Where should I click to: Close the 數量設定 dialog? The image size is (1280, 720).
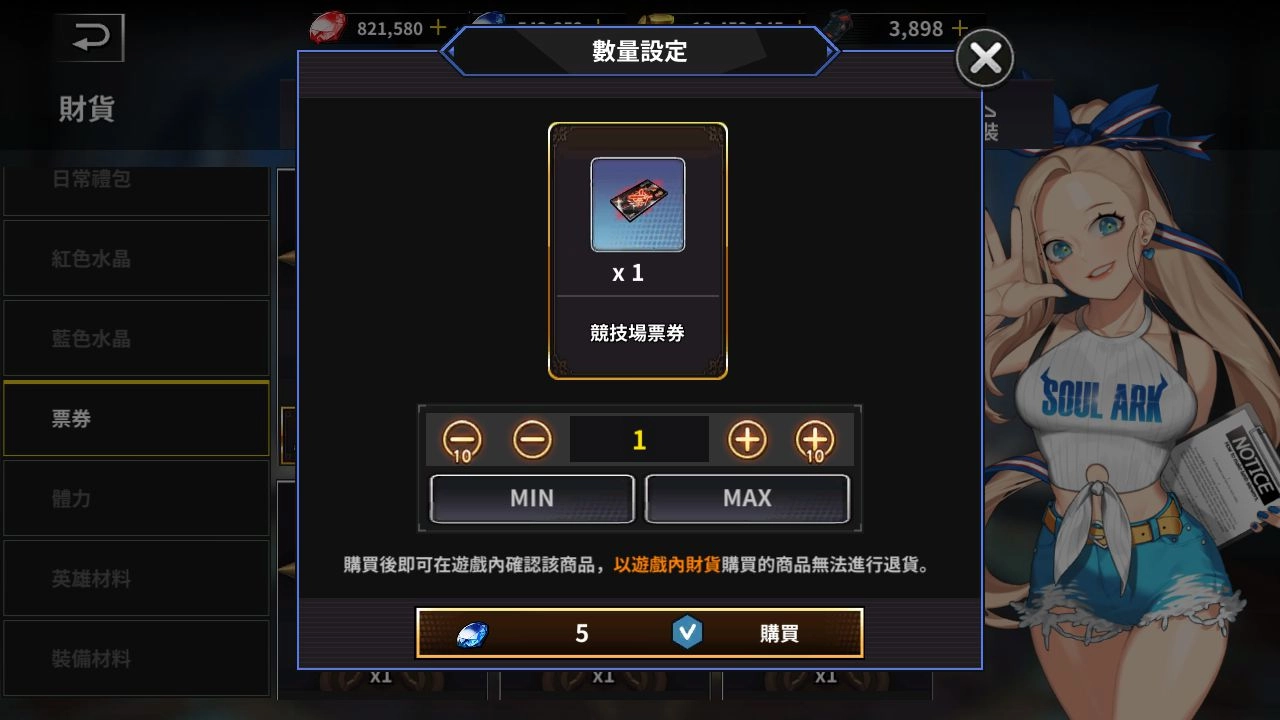pos(984,57)
